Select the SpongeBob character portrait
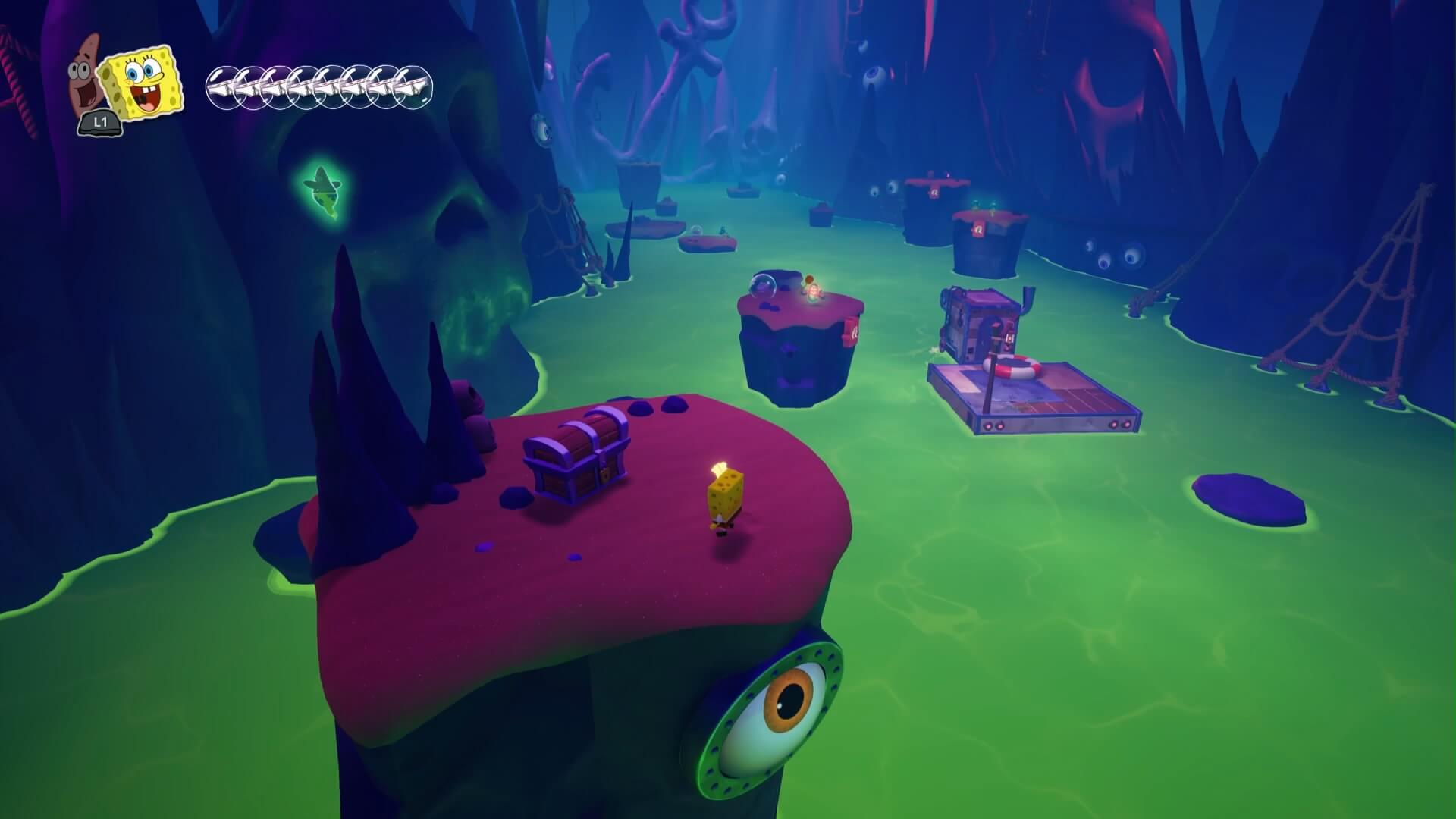This screenshot has height=819, width=1456. 144,81
